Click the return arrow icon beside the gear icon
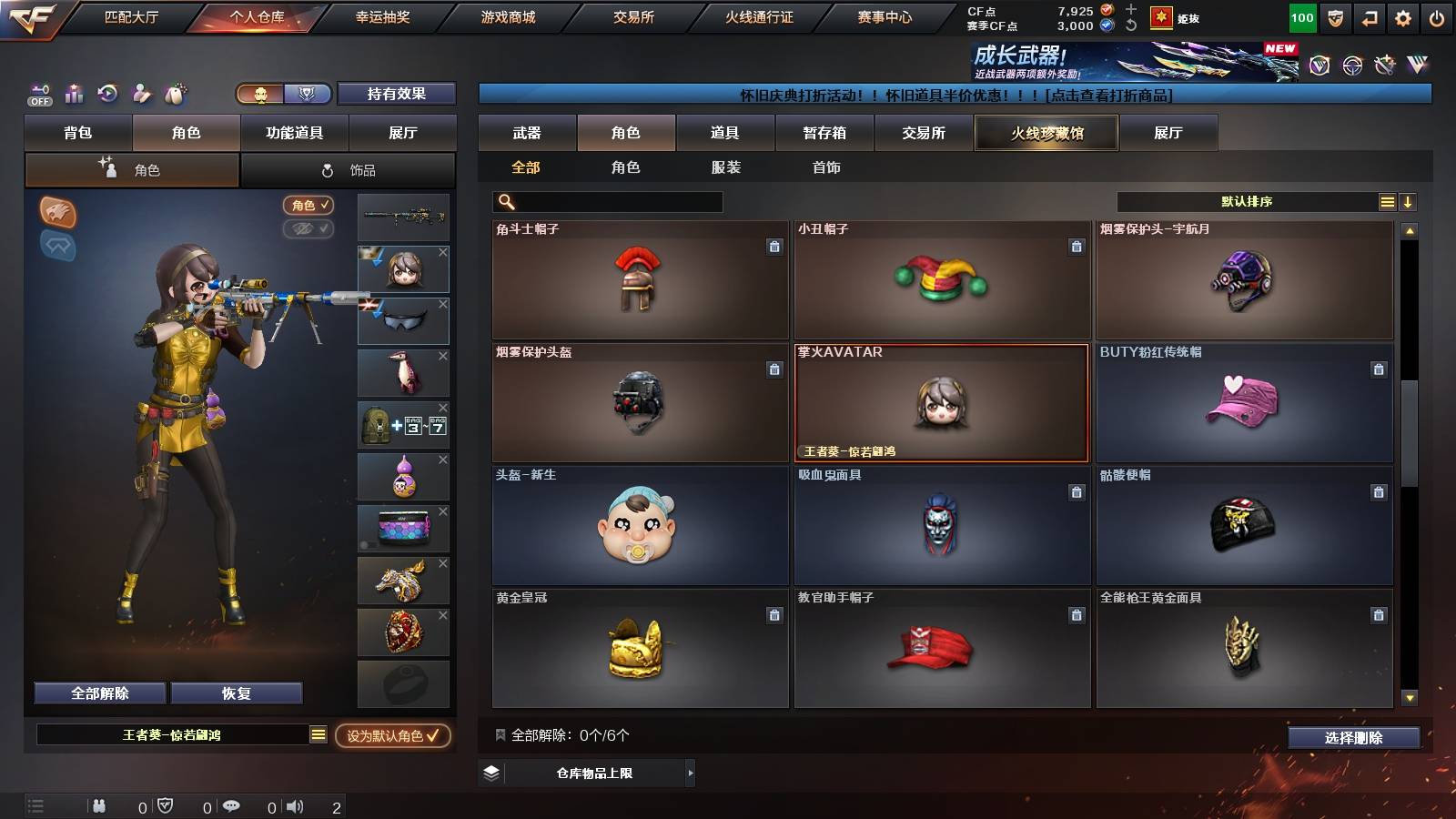 pyautogui.click(x=1370, y=15)
